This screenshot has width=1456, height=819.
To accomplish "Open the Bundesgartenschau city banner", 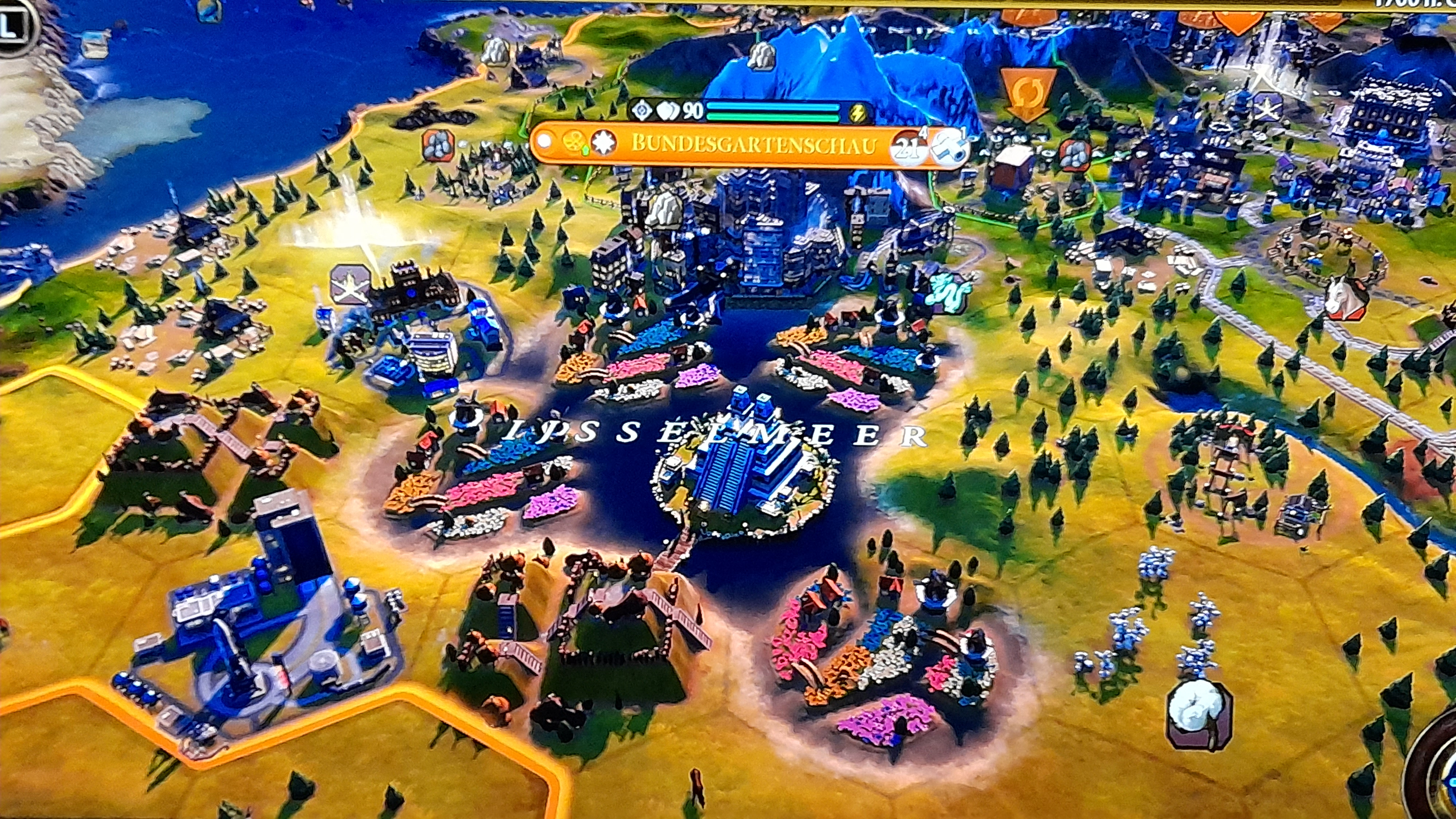I will (x=753, y=145).
